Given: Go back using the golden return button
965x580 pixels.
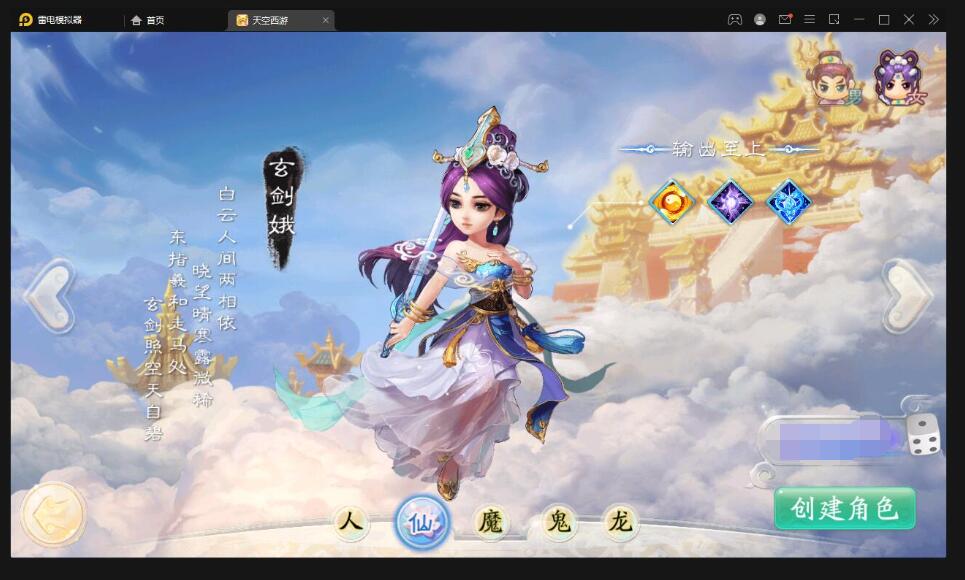Looking at the screenshot, I should [53, 514].
